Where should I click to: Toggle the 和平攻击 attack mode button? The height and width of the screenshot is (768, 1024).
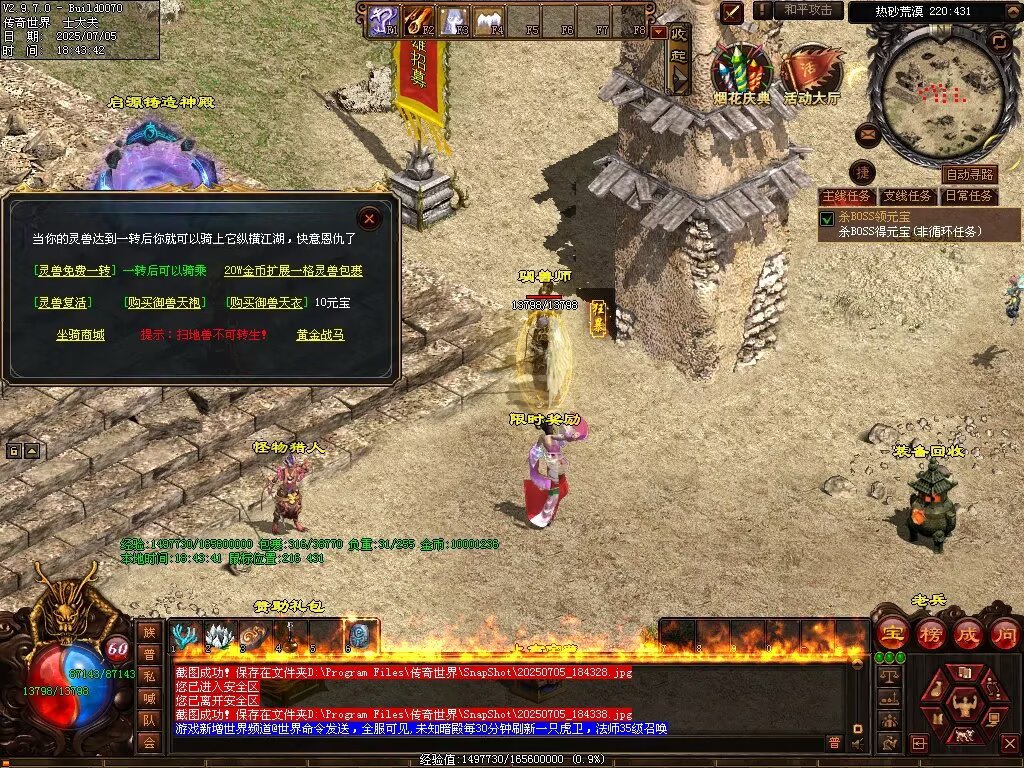point(807,10)
